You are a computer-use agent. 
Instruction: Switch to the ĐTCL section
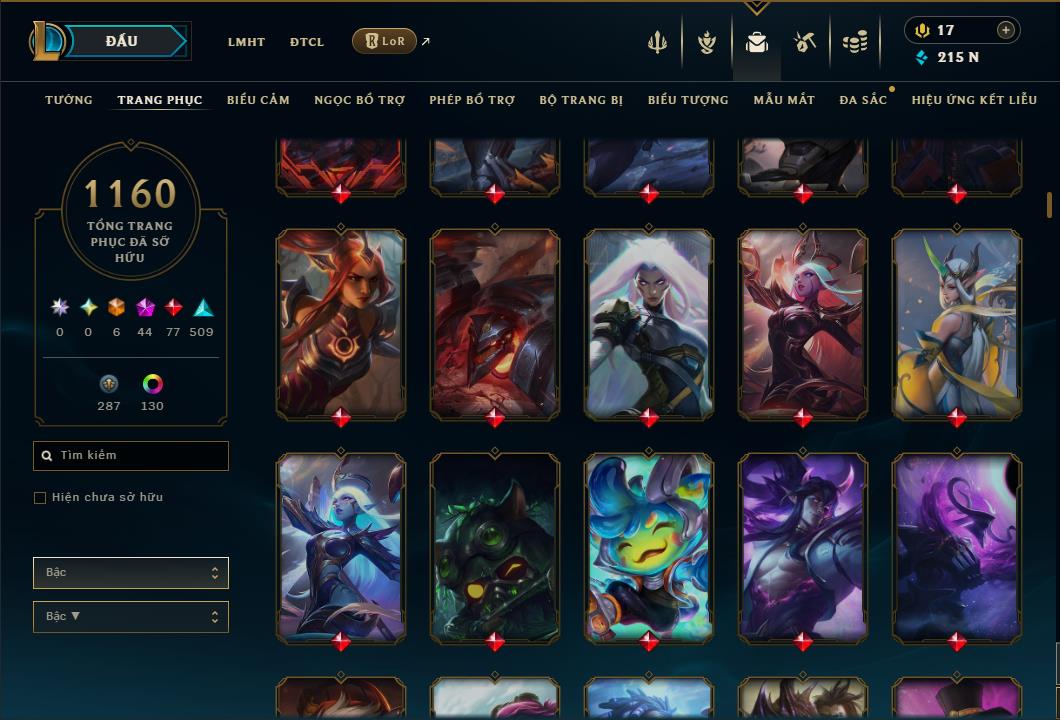coord(307,42)
